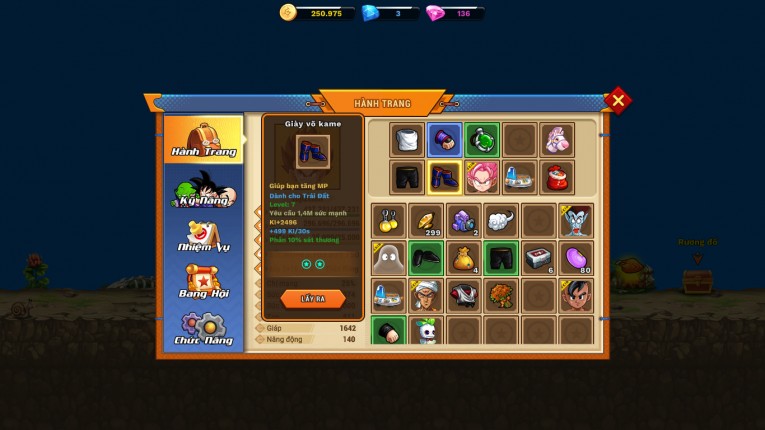Select the gold earrings item
The width and height of the screenshot is (765, 430).
[x=388, y=220]
